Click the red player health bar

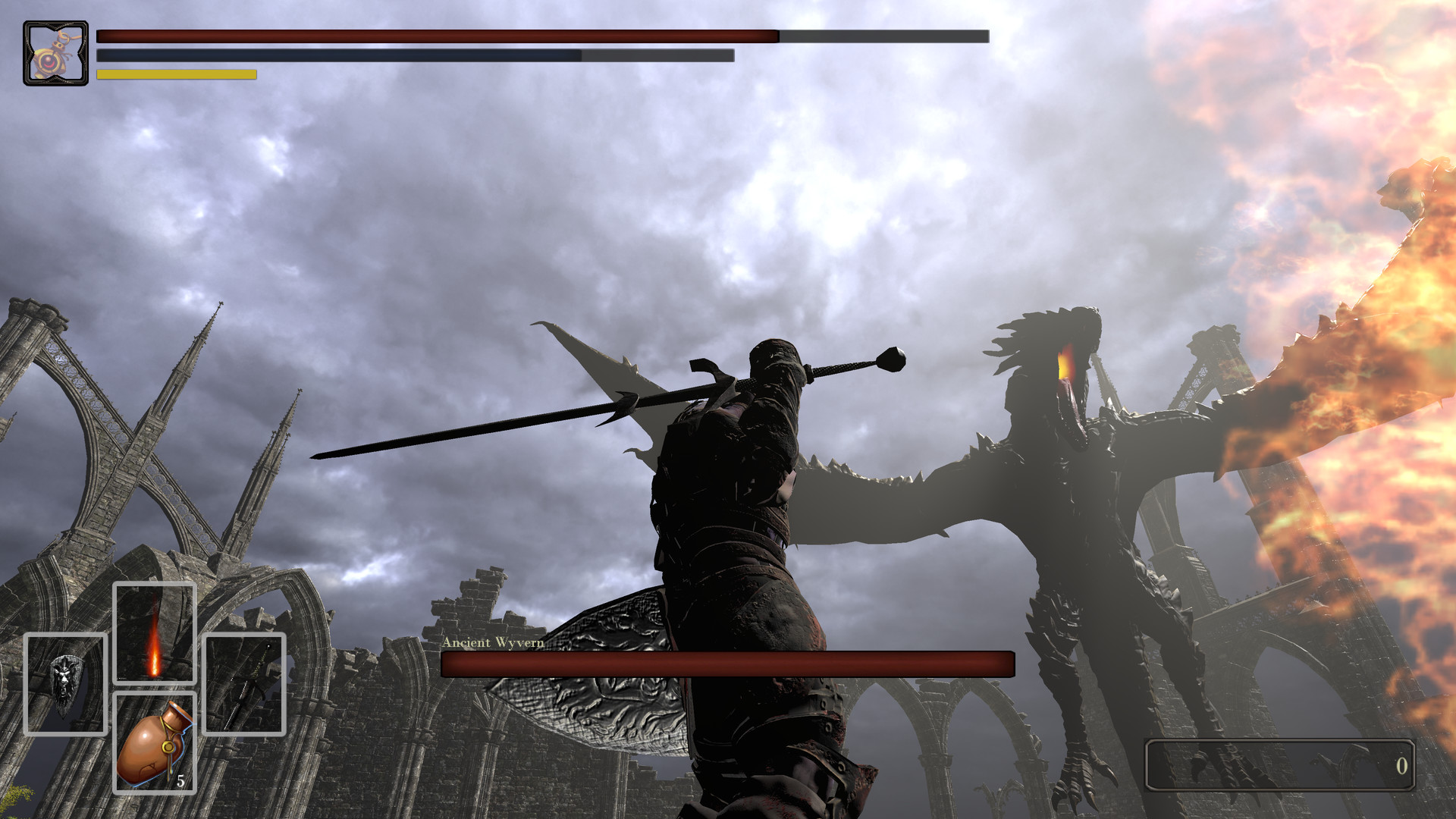[436, 34]
